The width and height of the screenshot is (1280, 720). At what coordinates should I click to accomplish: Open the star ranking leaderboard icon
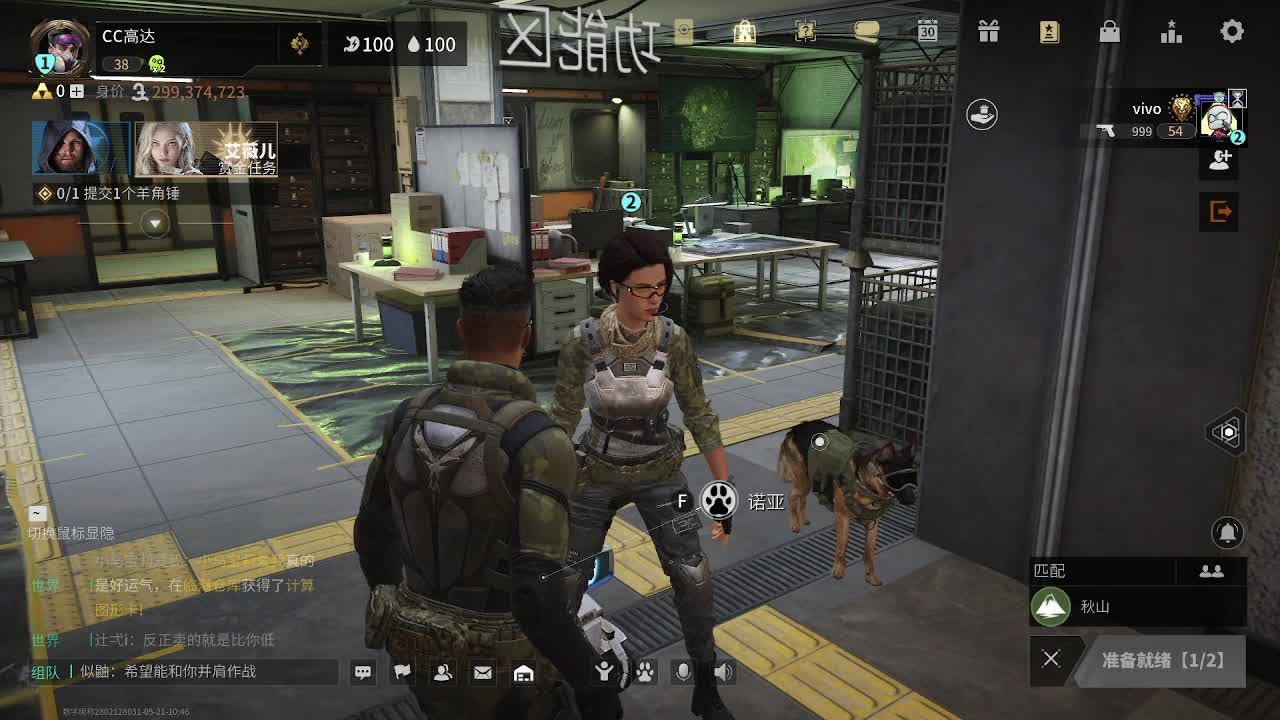[x=1171, y=31]
